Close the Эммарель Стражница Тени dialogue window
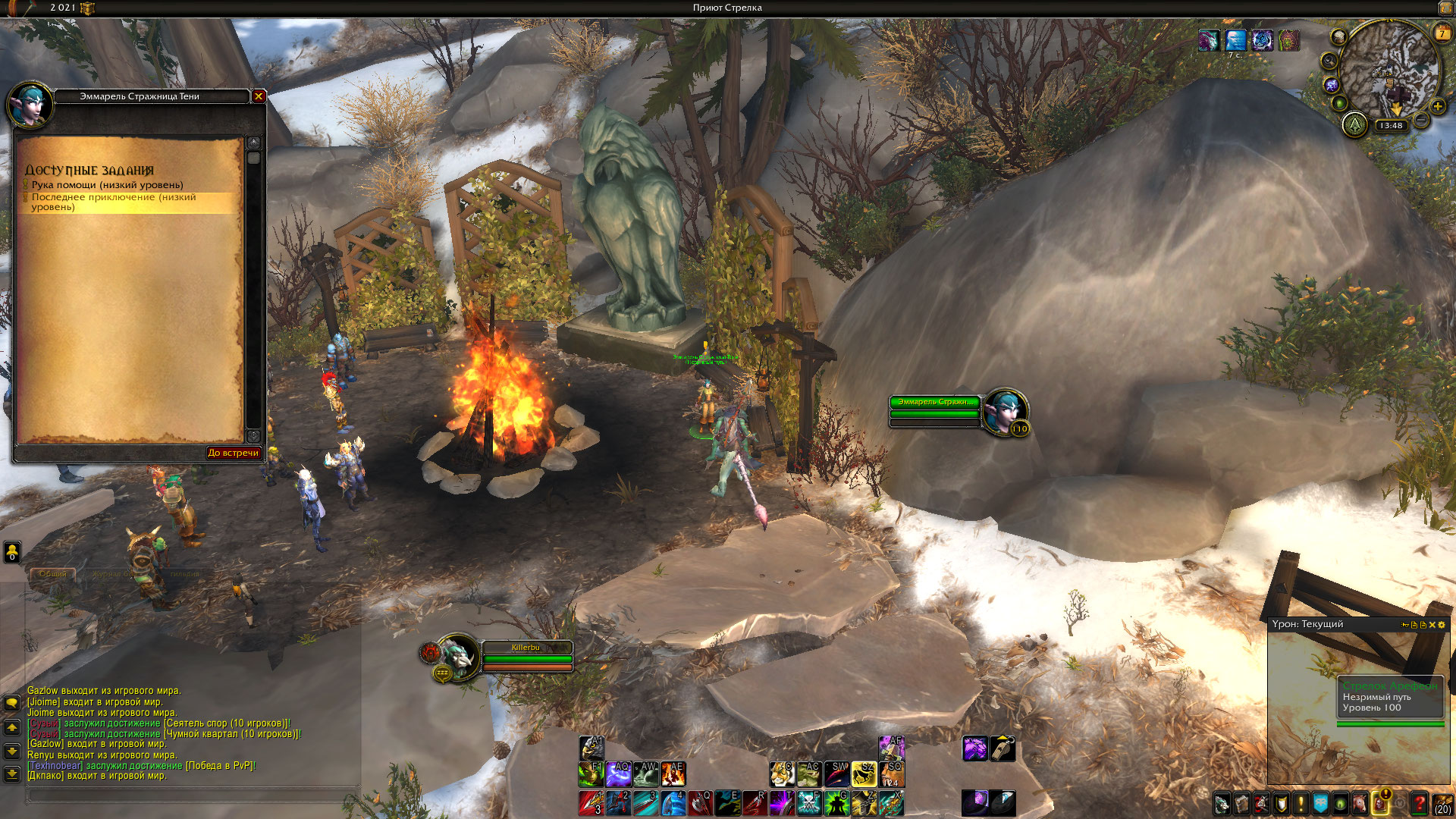Image resolution: width=1456 pixels, height=819 pixels. [x=259, y=96]
